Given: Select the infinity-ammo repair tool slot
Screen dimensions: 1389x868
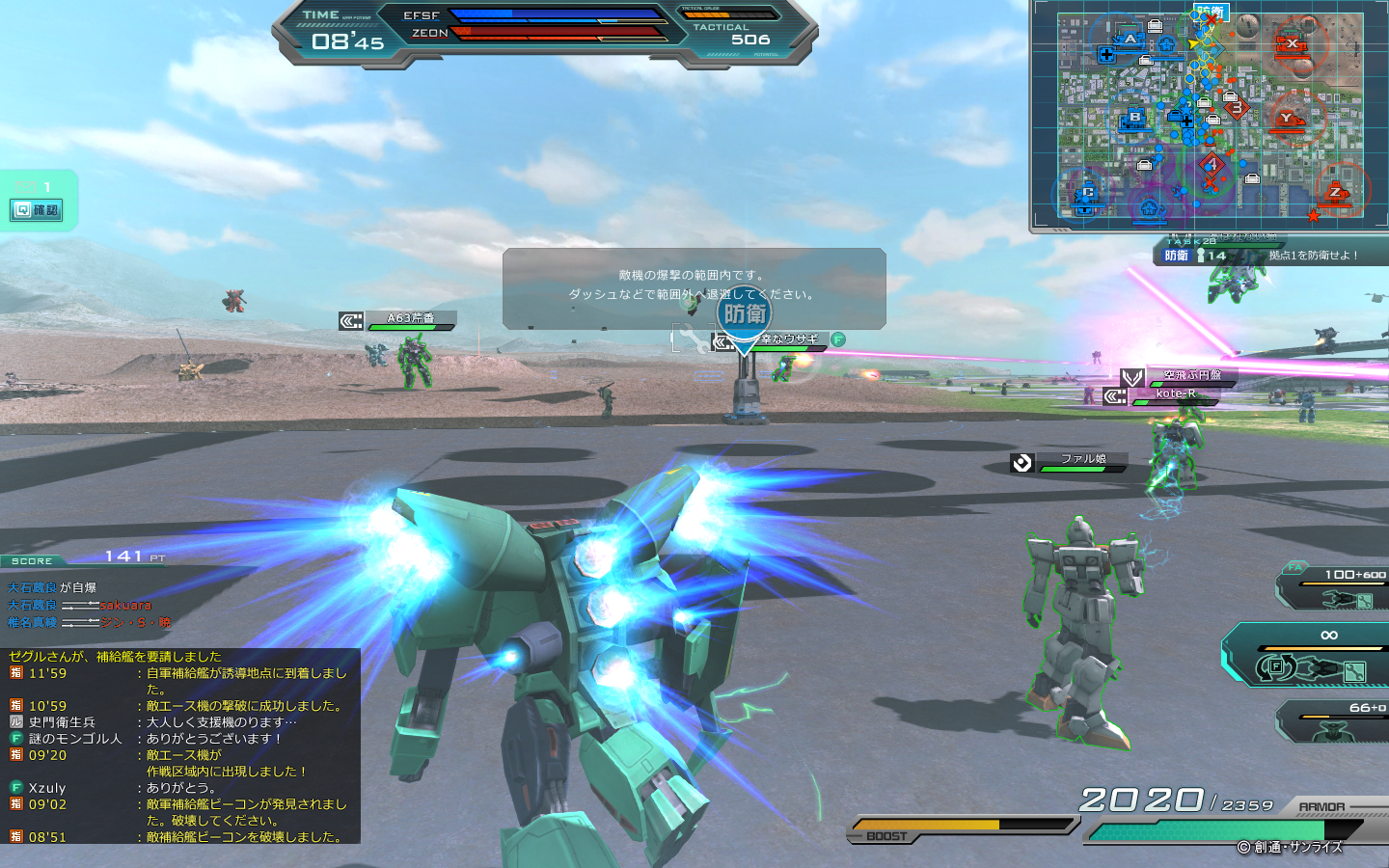Looking at the screenshot, I should tap(1312, 657).
